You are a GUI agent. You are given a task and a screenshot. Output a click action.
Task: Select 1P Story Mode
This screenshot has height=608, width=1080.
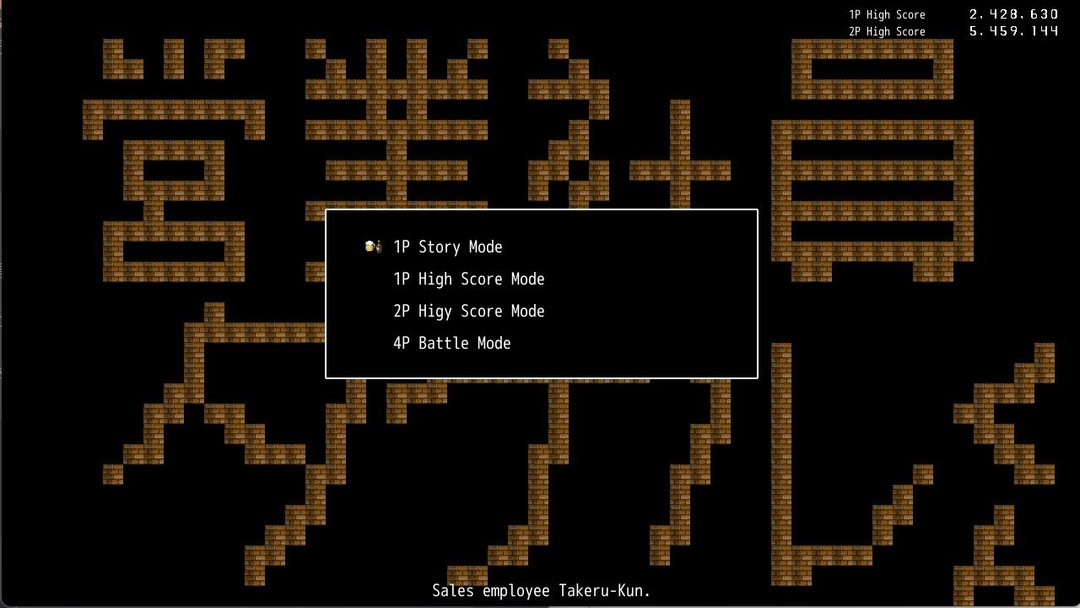(447, 247)
